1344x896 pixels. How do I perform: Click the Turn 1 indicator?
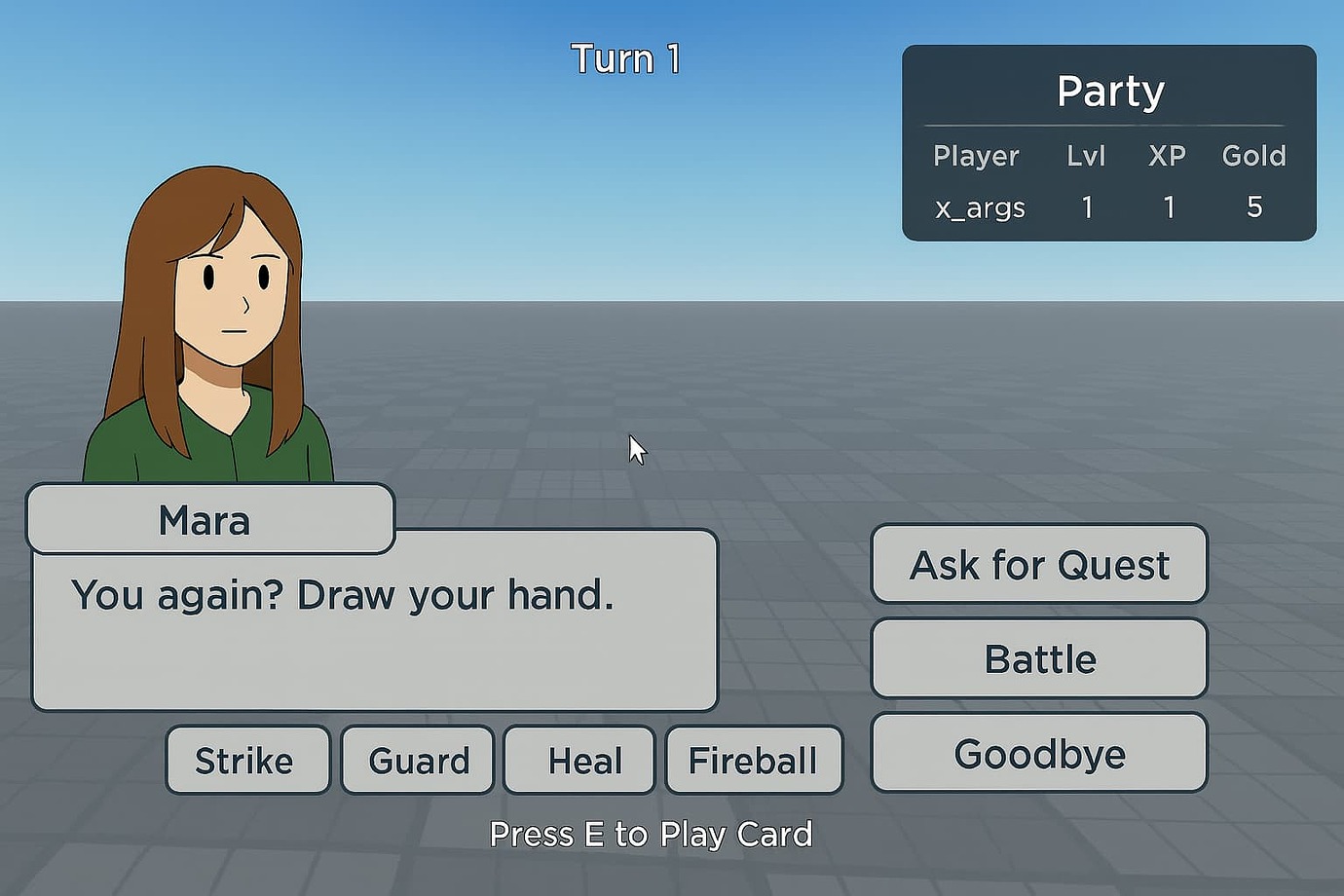point(624,58)
